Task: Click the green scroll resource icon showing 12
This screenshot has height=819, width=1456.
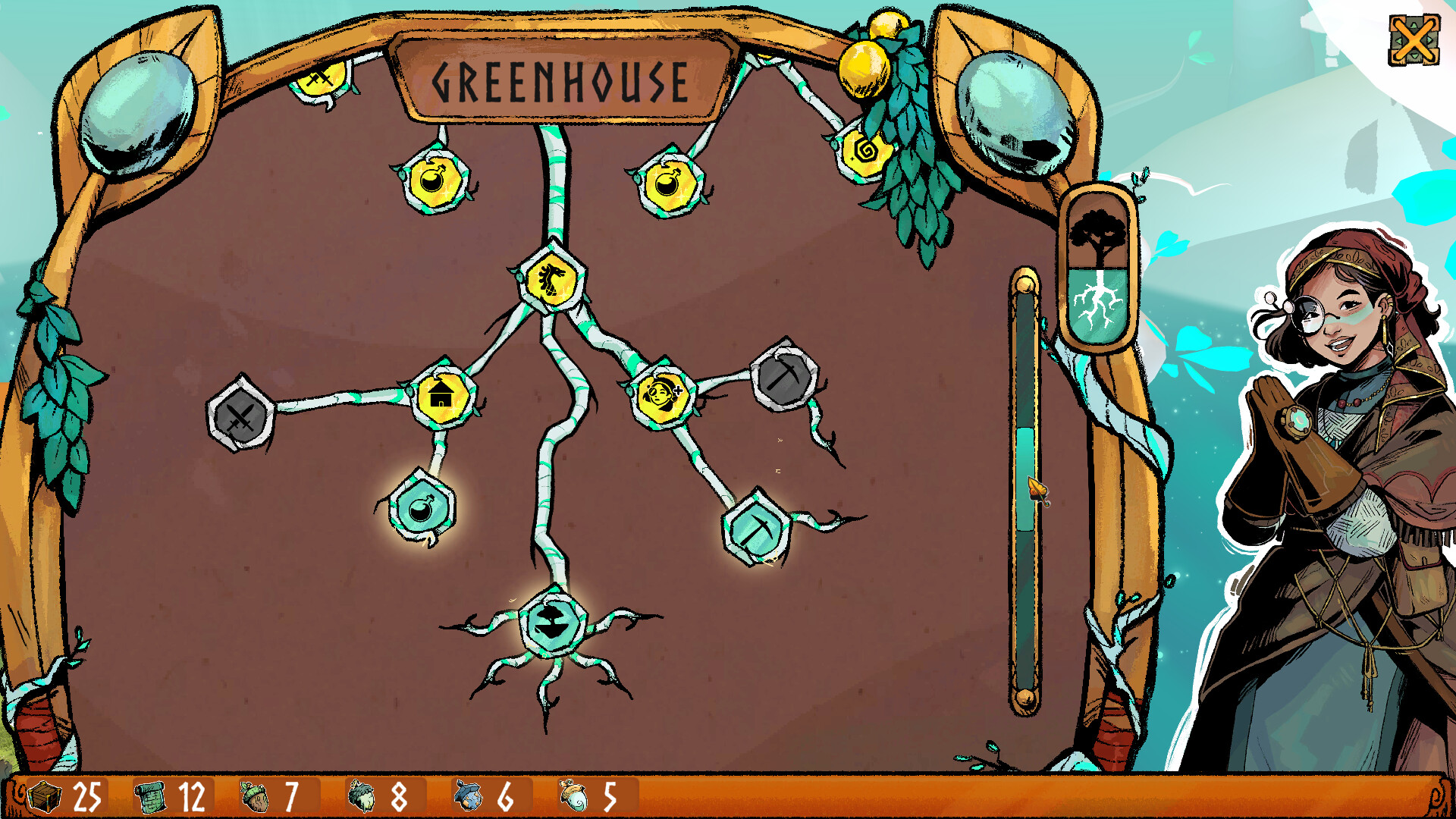Action: tap(150, 795)
